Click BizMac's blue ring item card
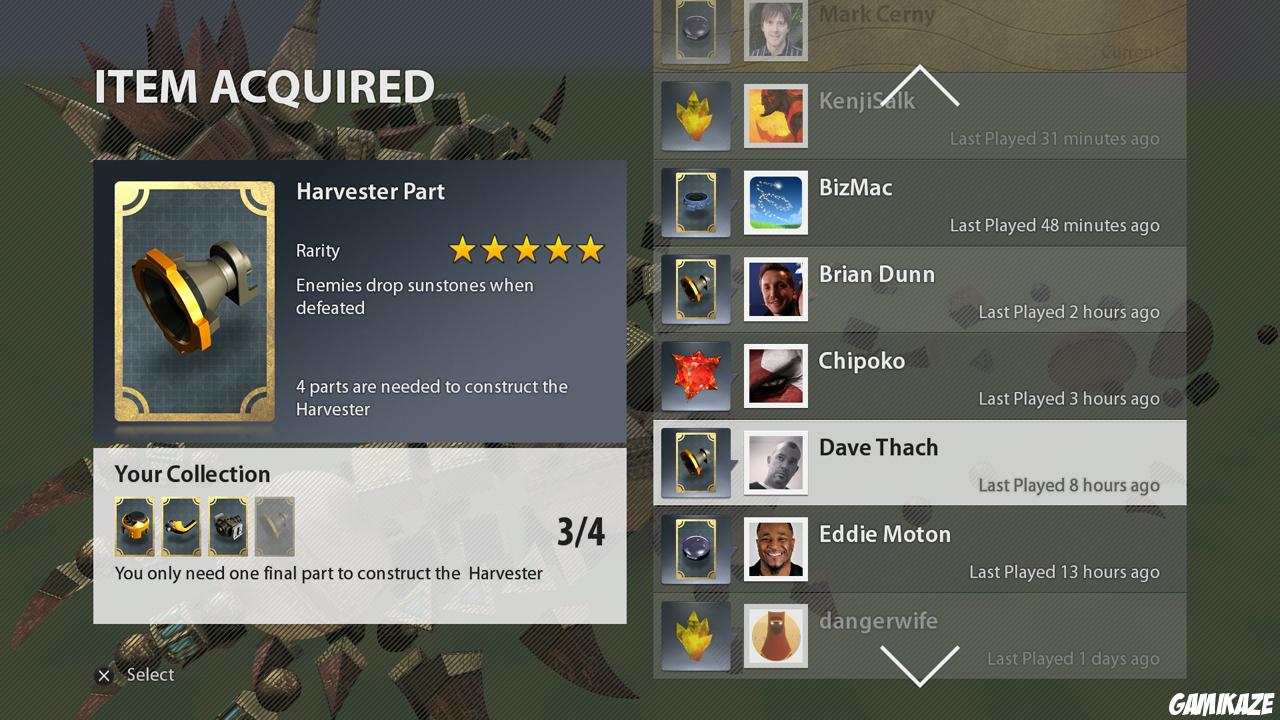 tap(696, 203)
